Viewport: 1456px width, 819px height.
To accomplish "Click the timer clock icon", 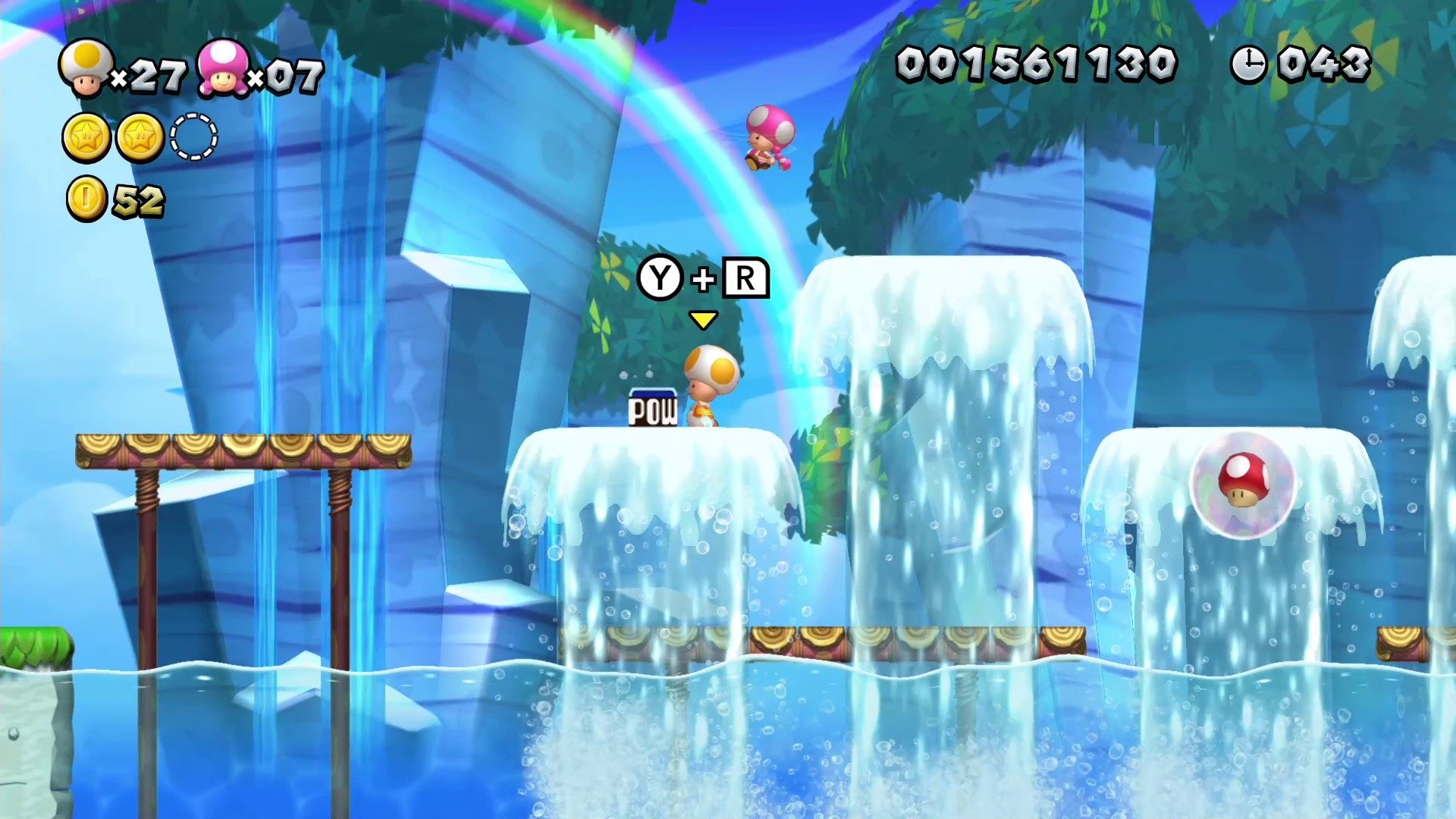I will [1248, 64].
